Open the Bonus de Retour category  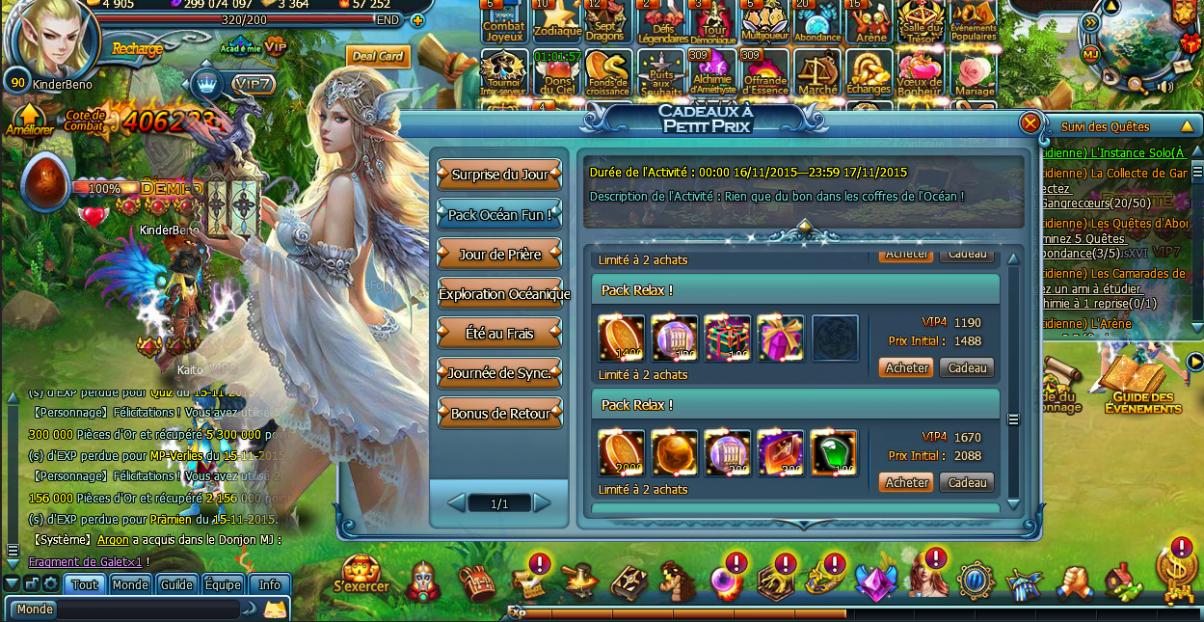coord(499,413)
